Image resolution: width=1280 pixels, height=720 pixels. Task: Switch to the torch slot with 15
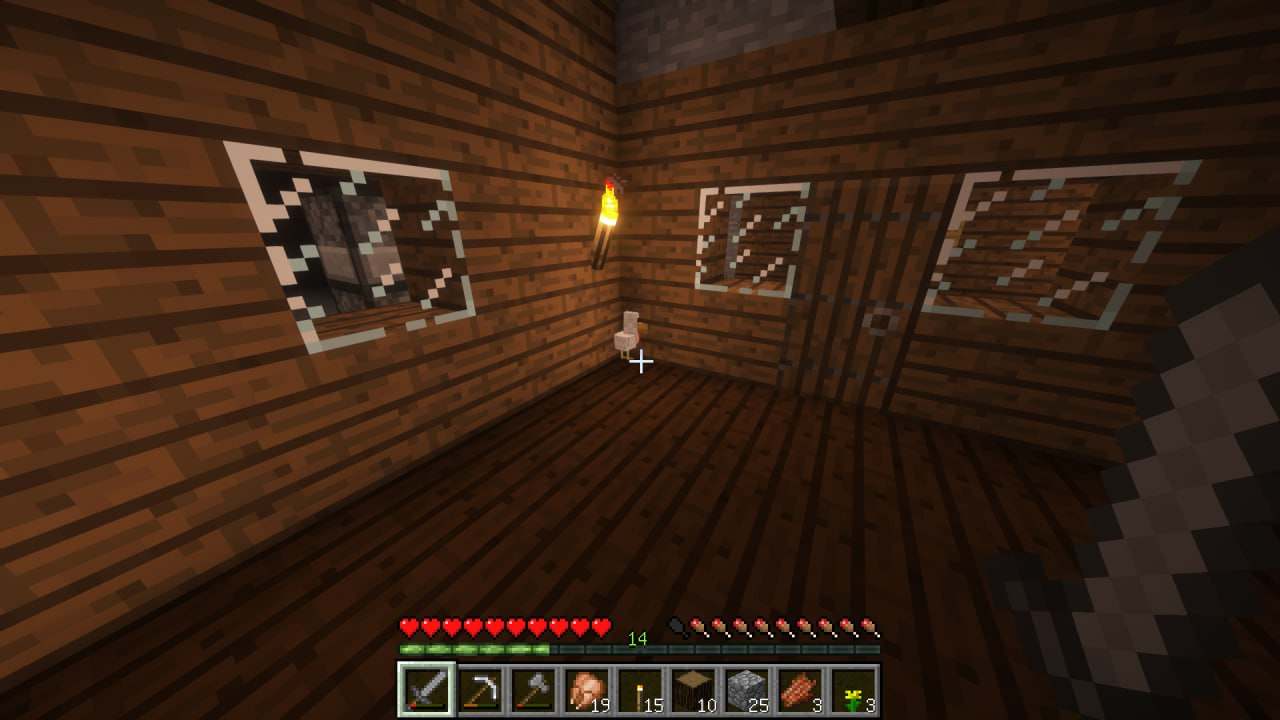tap(640, 690)
